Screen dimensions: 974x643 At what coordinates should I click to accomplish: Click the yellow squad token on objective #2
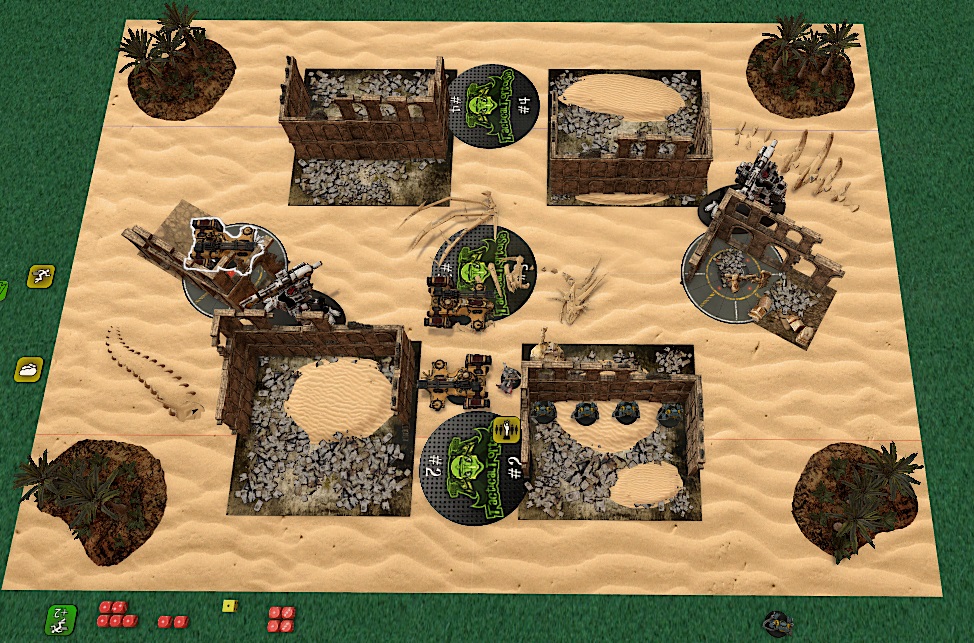pos(505,431)
